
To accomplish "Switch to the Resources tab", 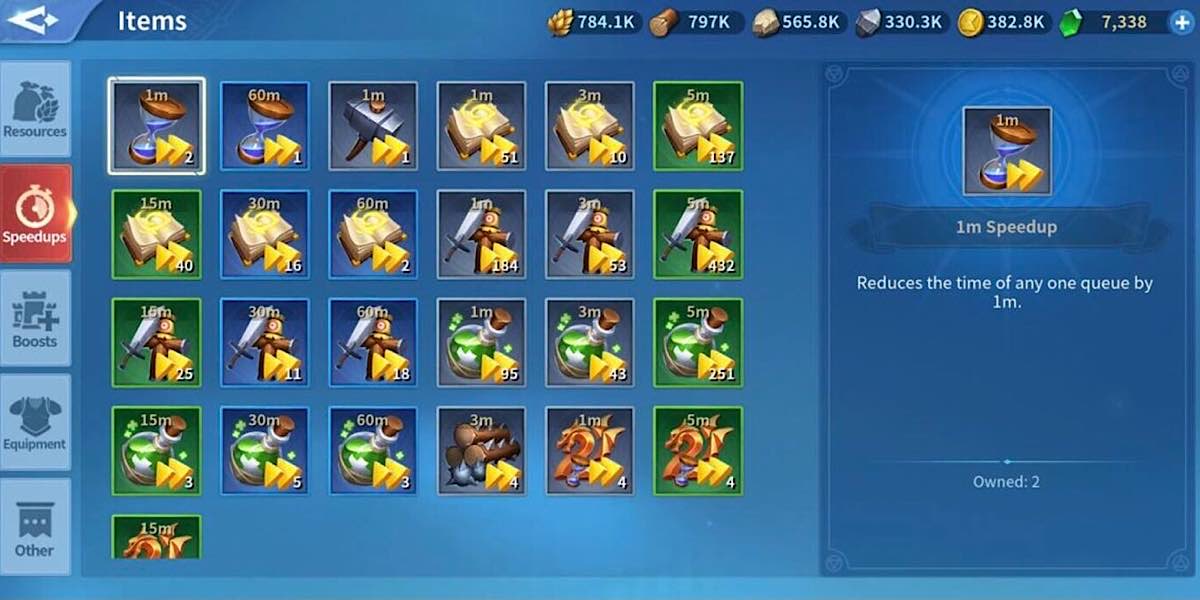I will 35,109.
